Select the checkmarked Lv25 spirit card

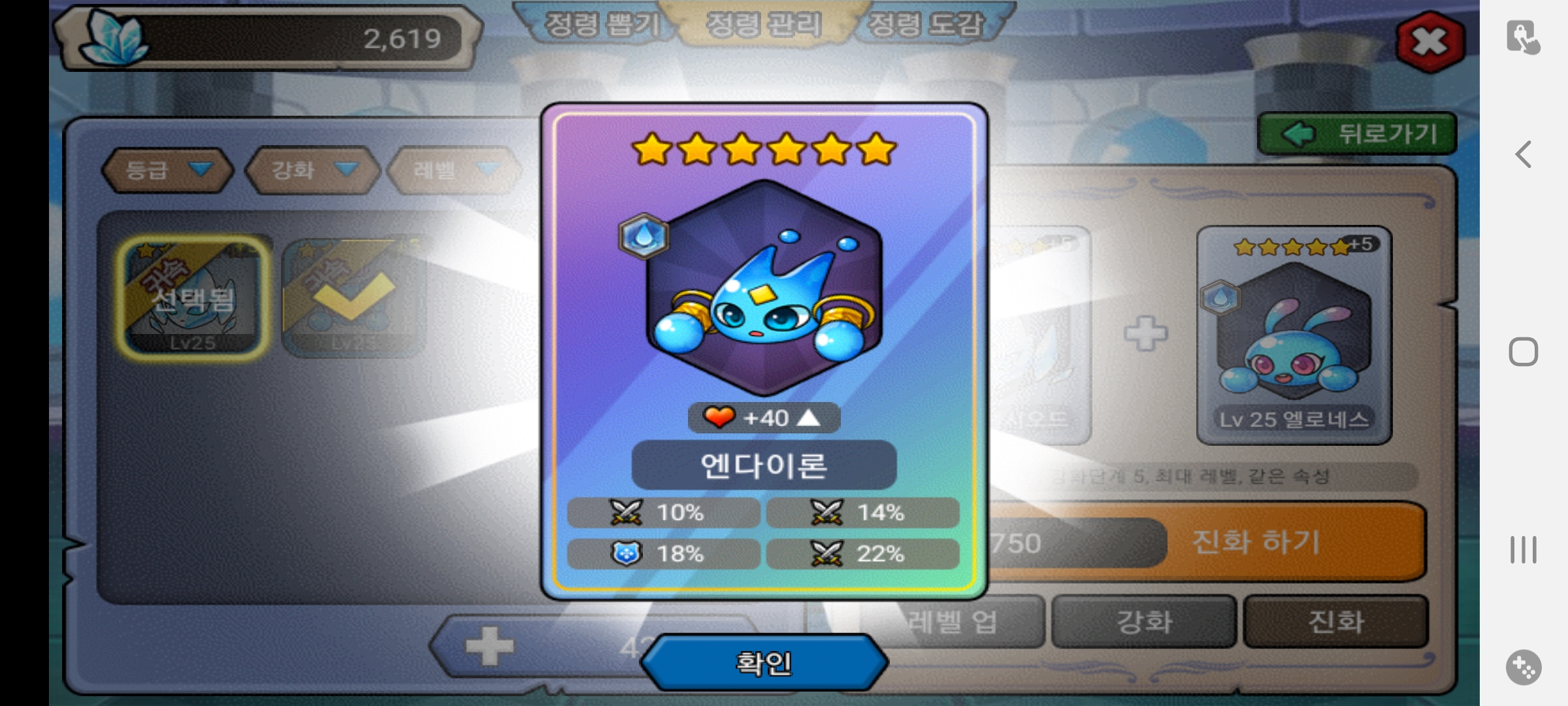coord(353,297)
